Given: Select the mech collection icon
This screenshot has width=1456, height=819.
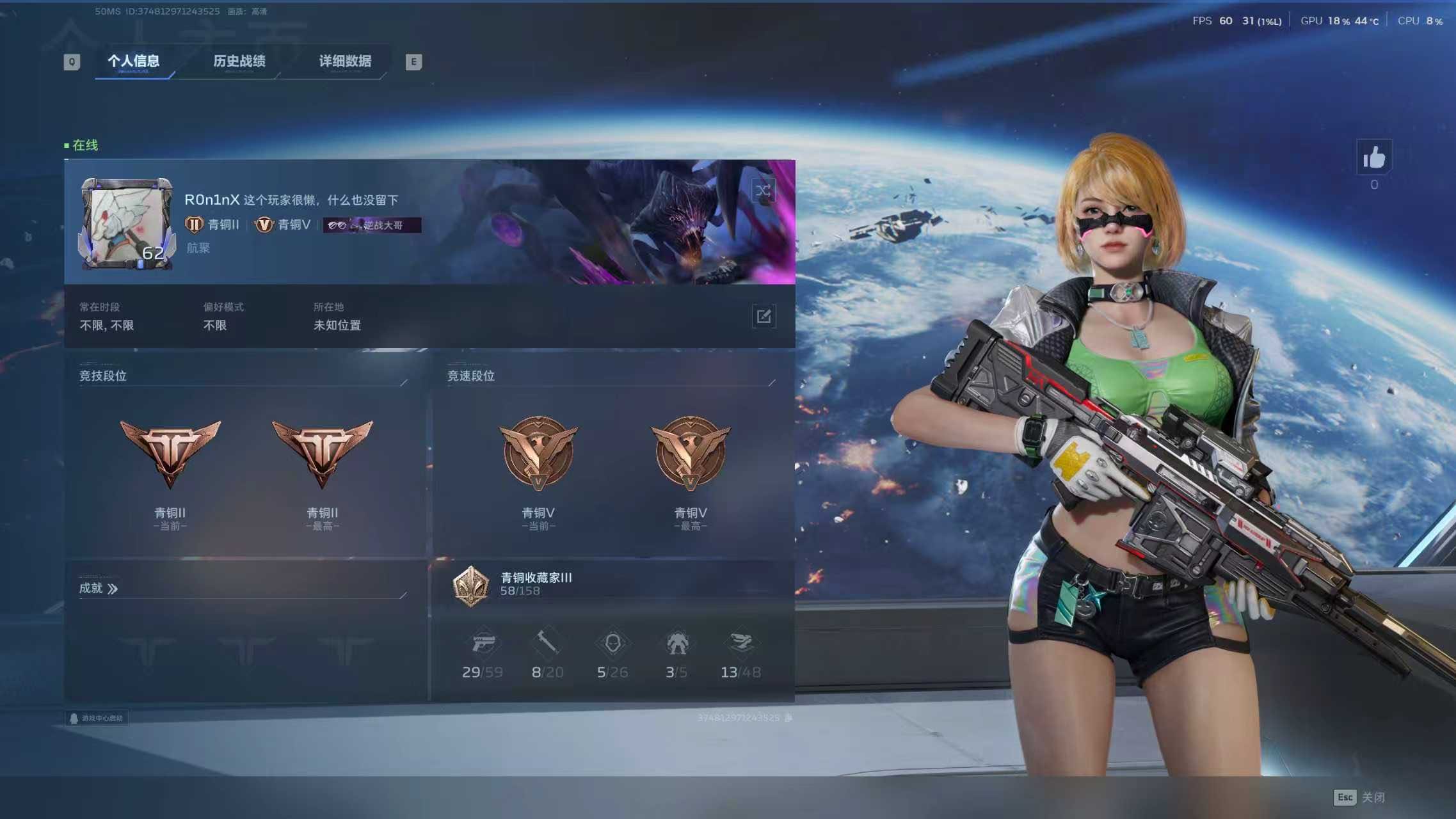Looking at the screenshot, I should click(x=676, y=644).
